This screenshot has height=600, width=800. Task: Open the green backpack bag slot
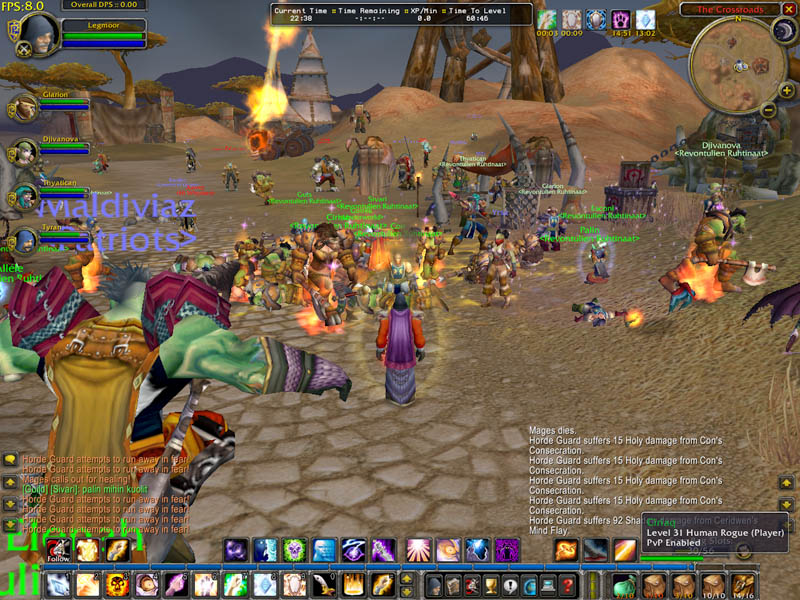click(627, 586)
